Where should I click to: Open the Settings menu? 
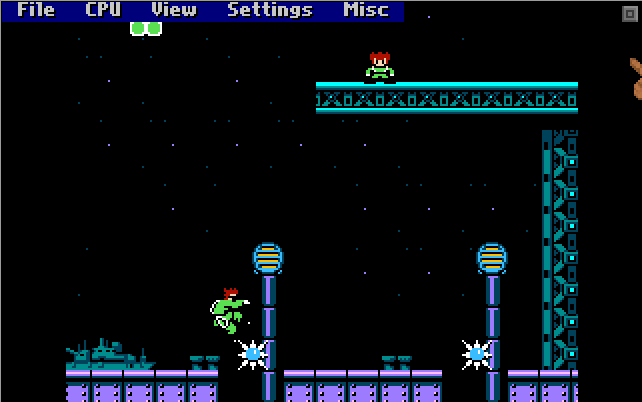(x=270, y=11)
